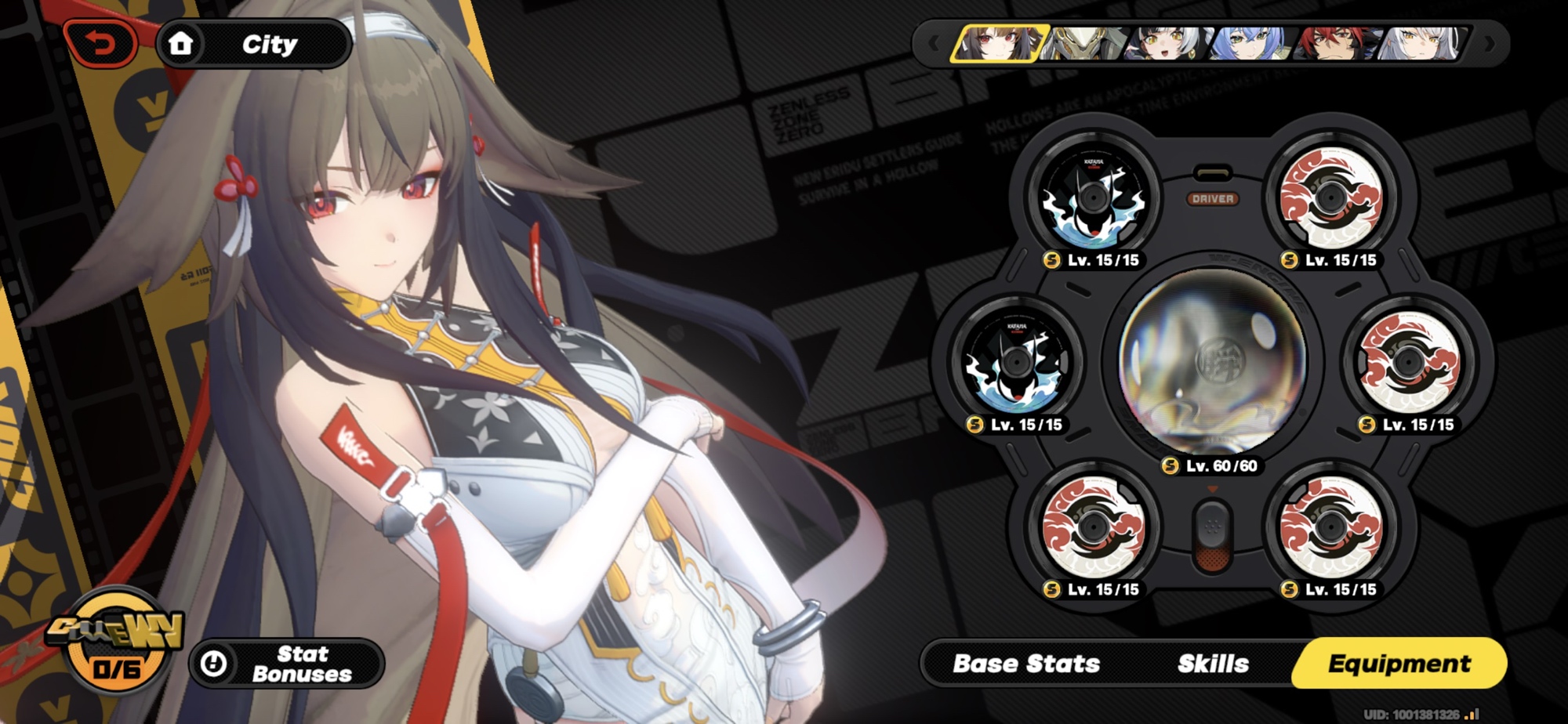This screenshot has width=1568, height=724.
Task: Switch to the Base Stats tab
Action: tap(1026, 664)
